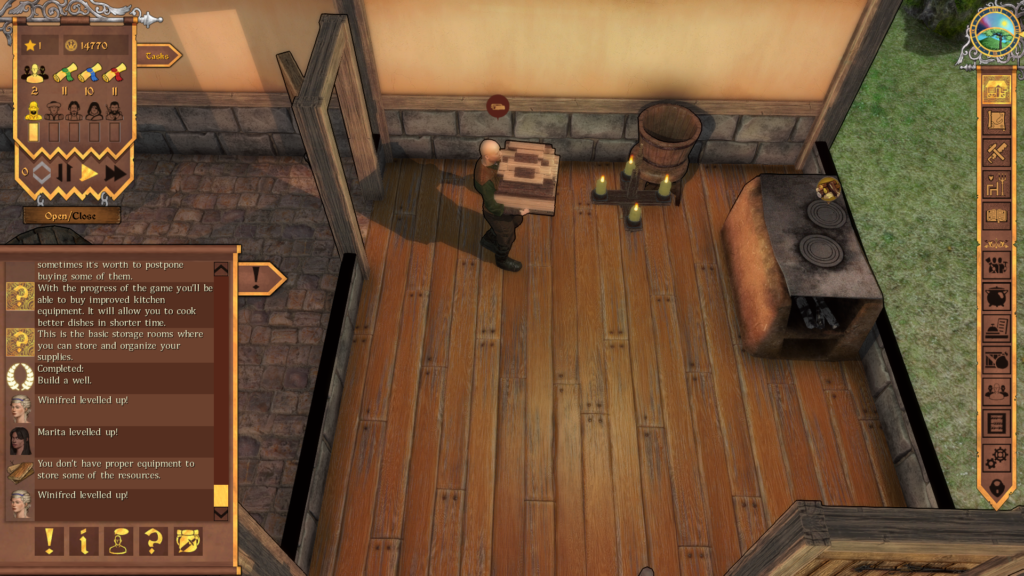Open the hammer and saw construction tools

[x=995, y=152]
